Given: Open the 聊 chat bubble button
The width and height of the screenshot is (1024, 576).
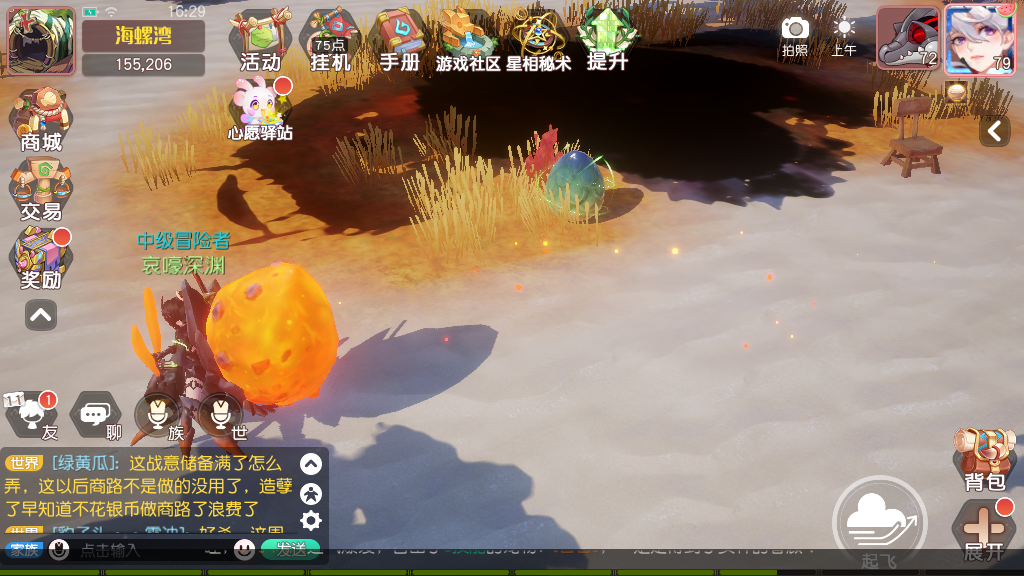Looking at the screenshot, I should 96,414.
